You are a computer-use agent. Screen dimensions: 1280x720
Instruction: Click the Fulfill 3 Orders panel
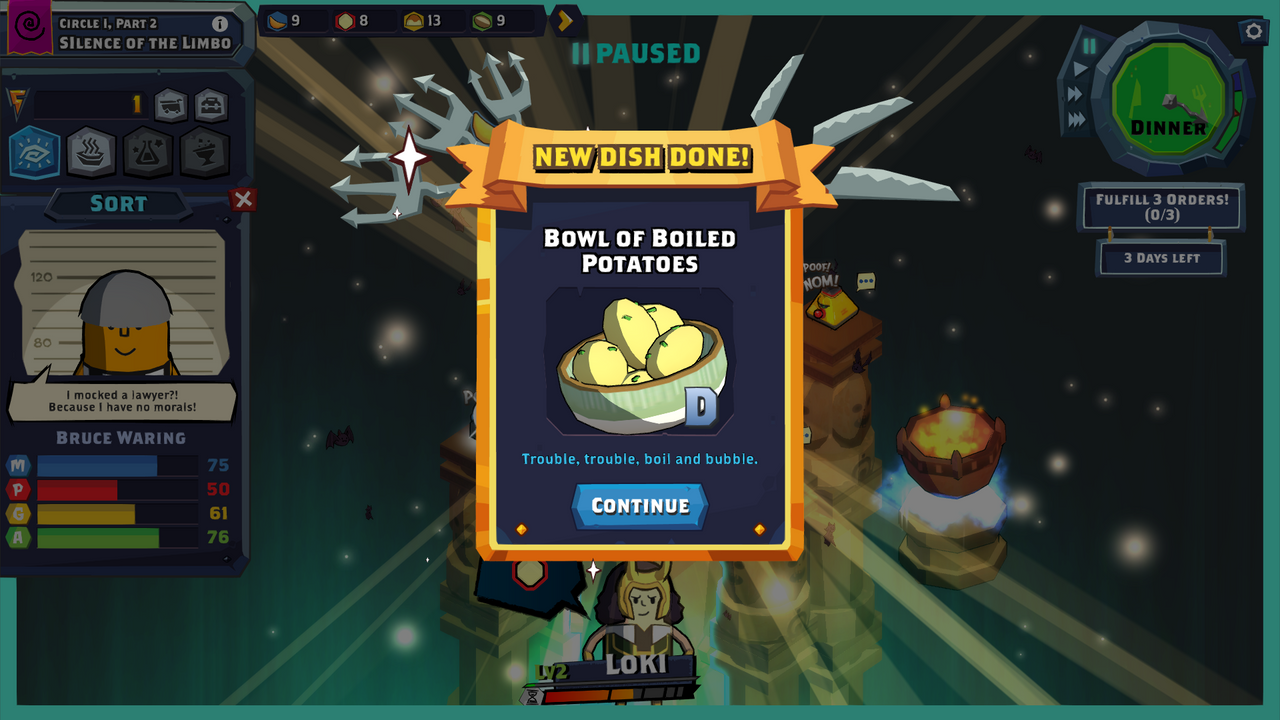click(1160, 207)
